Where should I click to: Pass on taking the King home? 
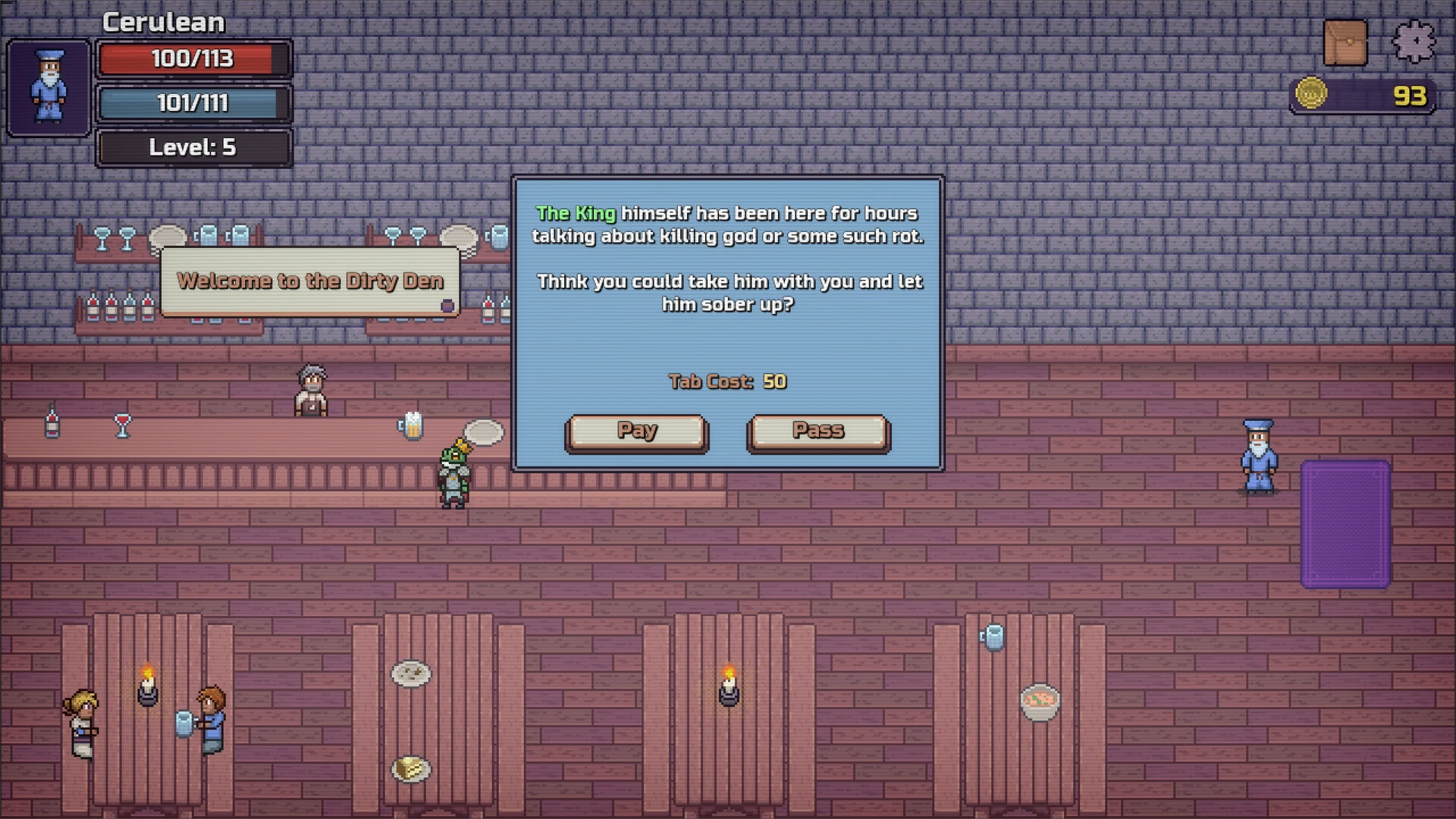[x=817, y=431]
